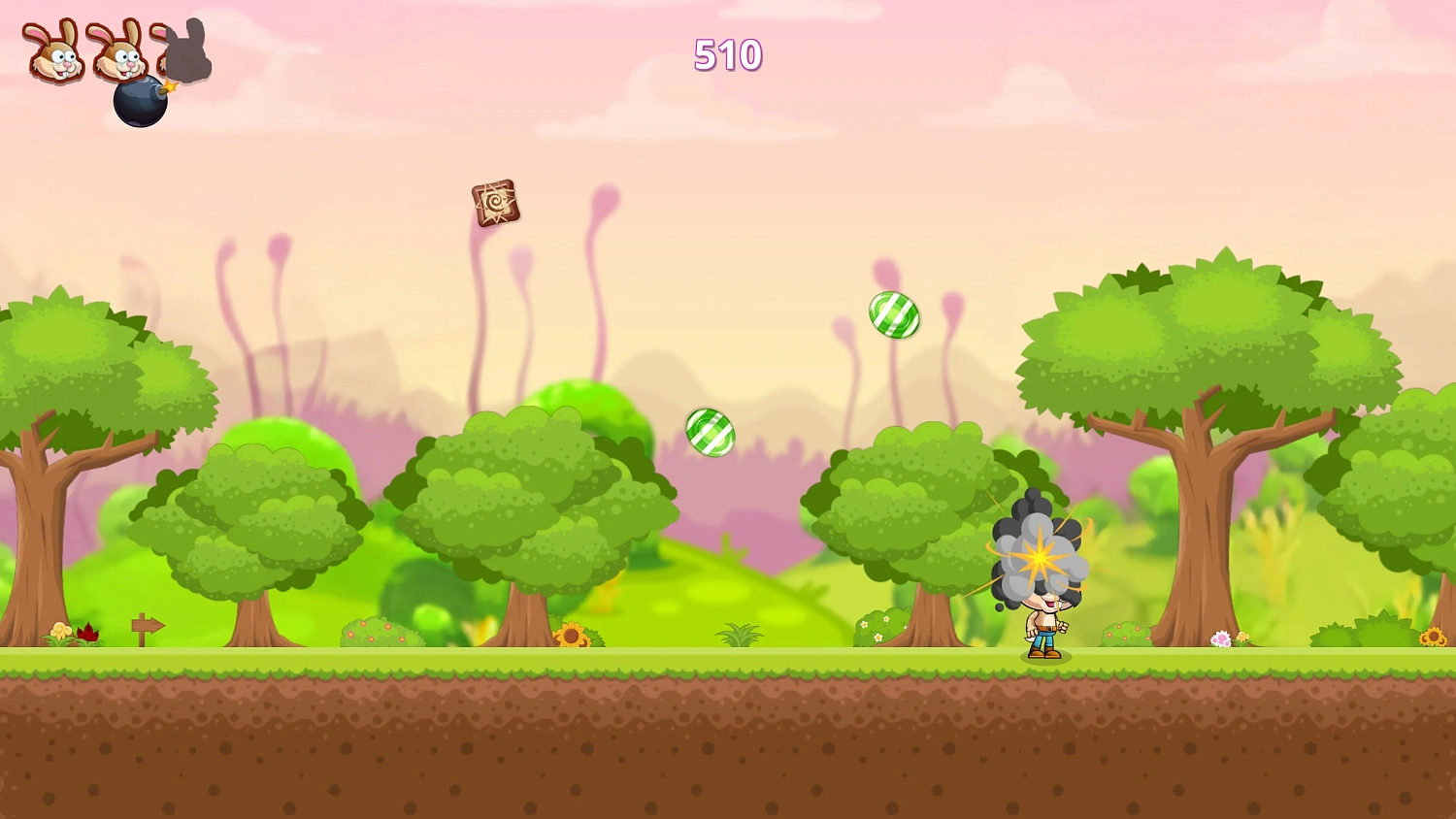This screenshot has height=819, width=1456.
Task: Select the score display showing 510
Action: (x=728, y=56)
